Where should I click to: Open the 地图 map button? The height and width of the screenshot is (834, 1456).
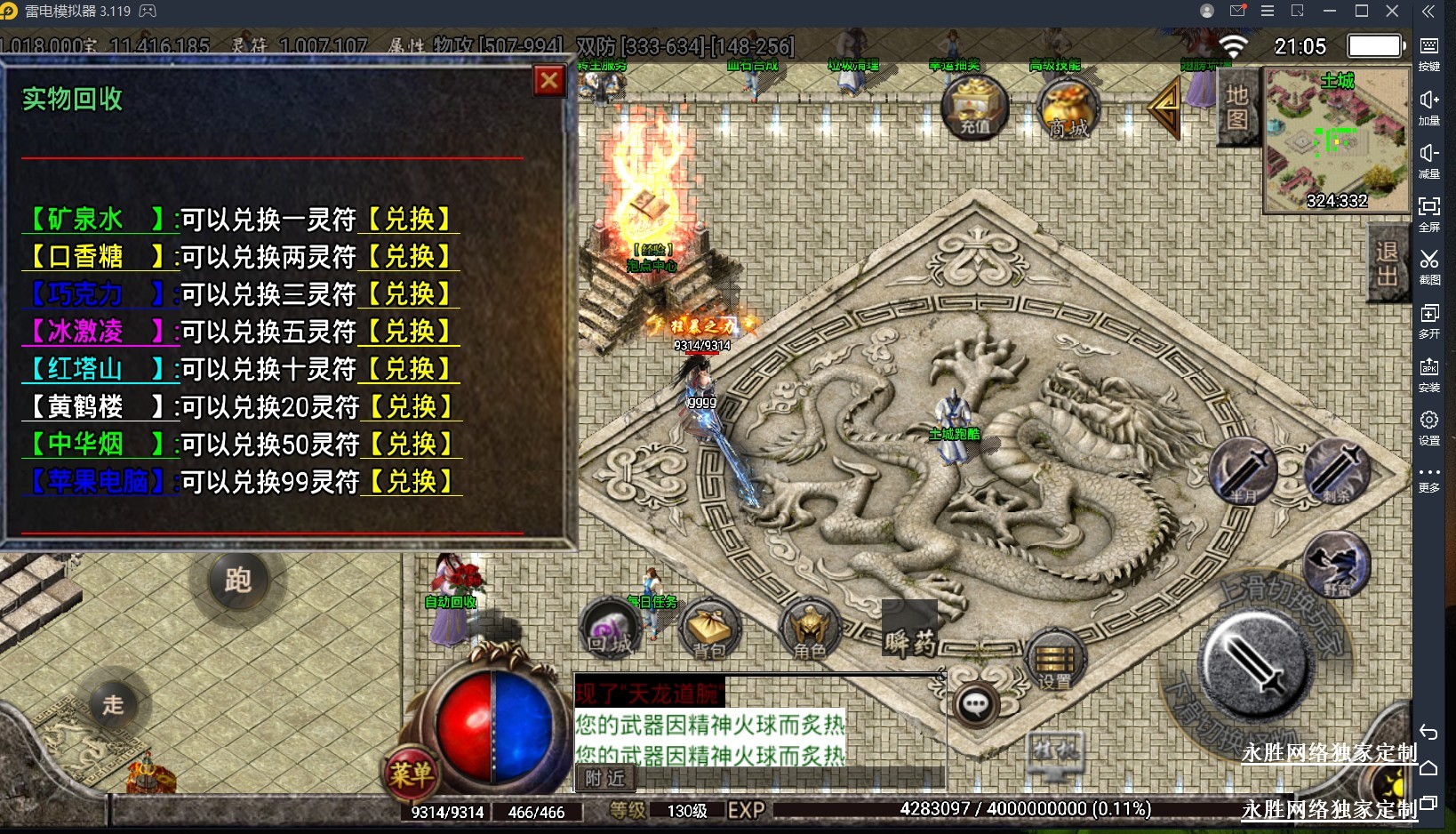pyautogui.click(x=1236, y=107)
